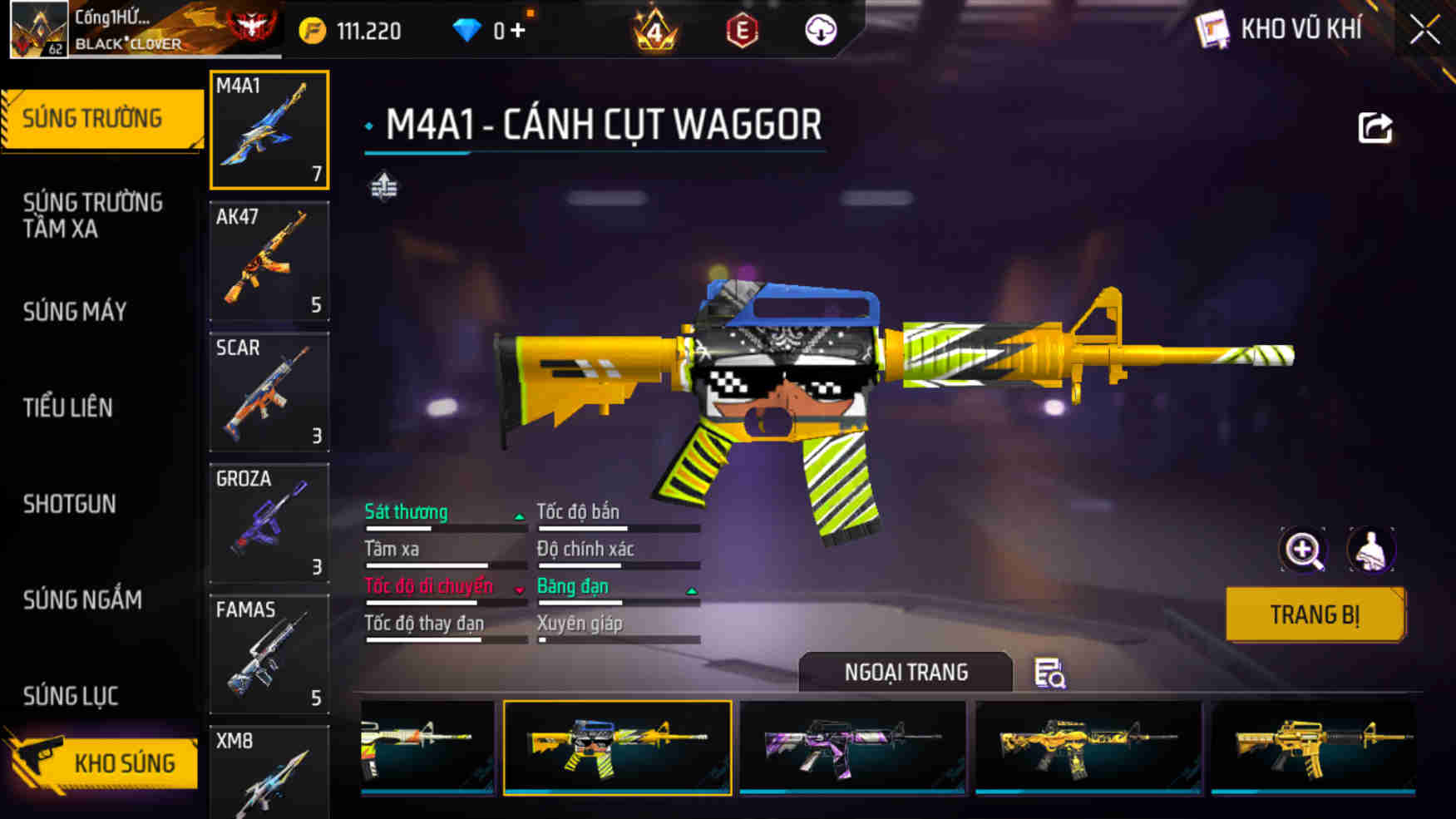Image resolution: width=1456 pixels, height=819 pixels.
Task: Switch to SÚNG TRƯỜNG TẦM XA category
Action: pos(92,215)
